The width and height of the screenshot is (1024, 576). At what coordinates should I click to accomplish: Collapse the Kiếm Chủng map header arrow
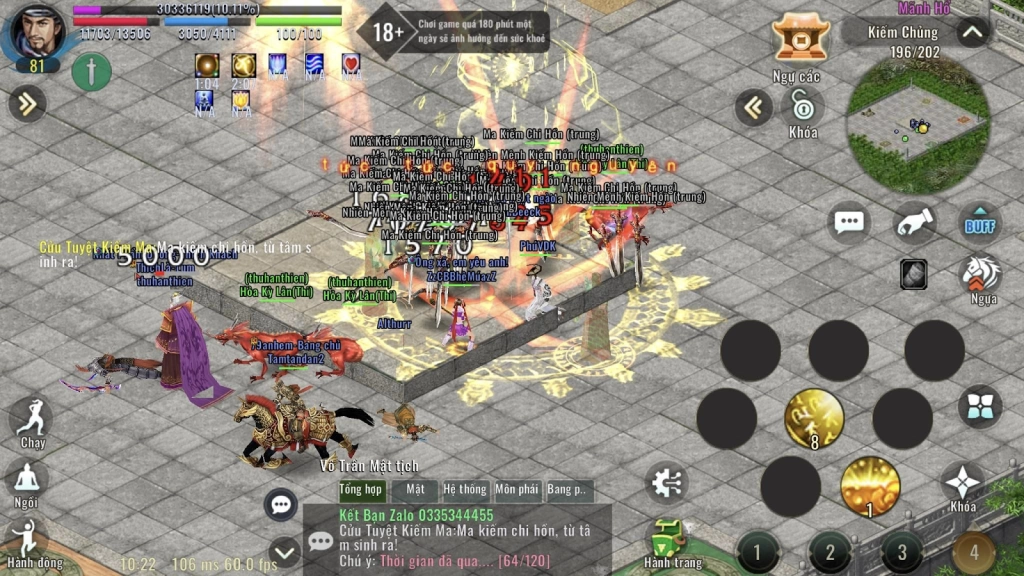(x=972, y=32)
